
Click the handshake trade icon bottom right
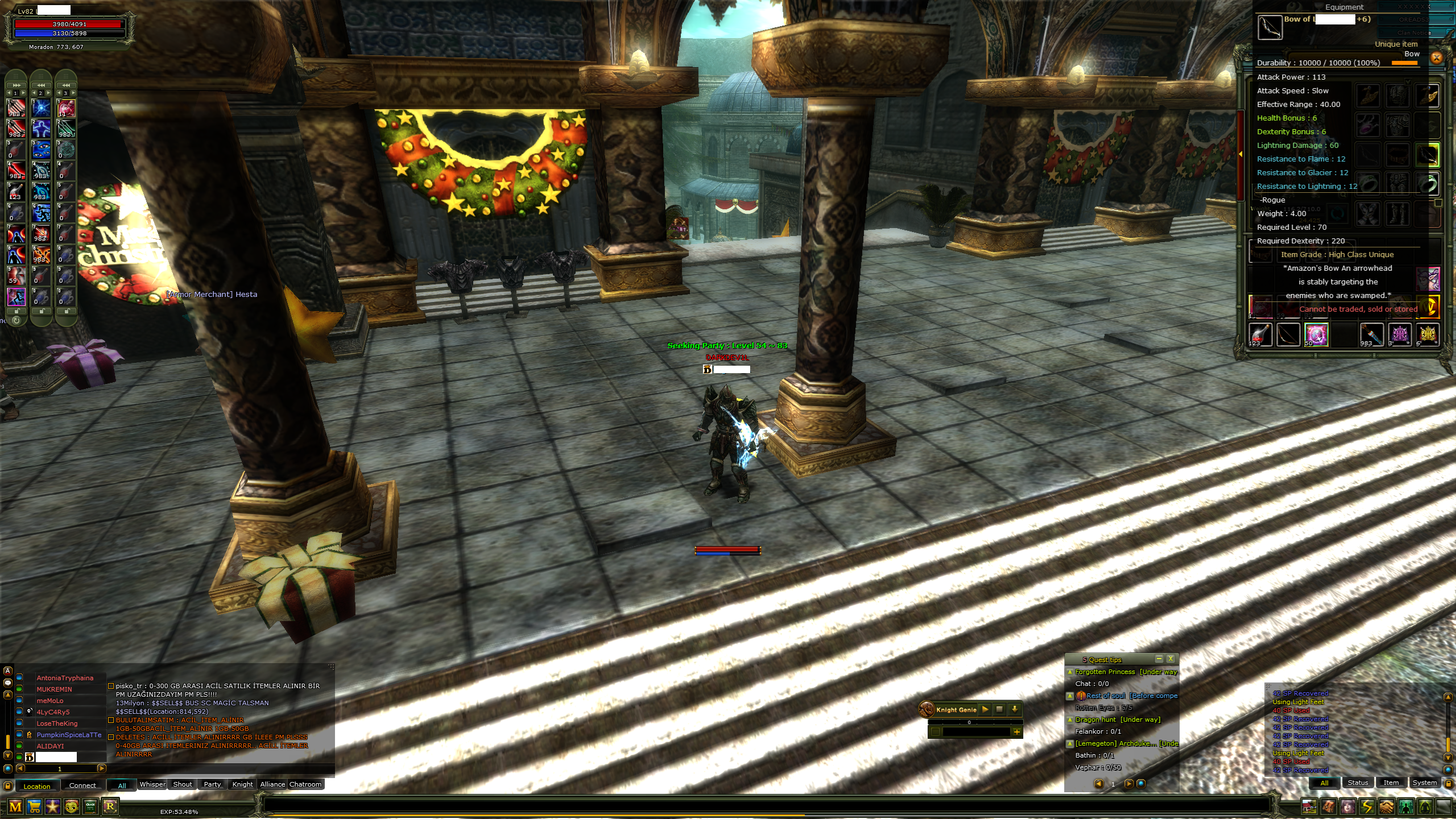1386,806
